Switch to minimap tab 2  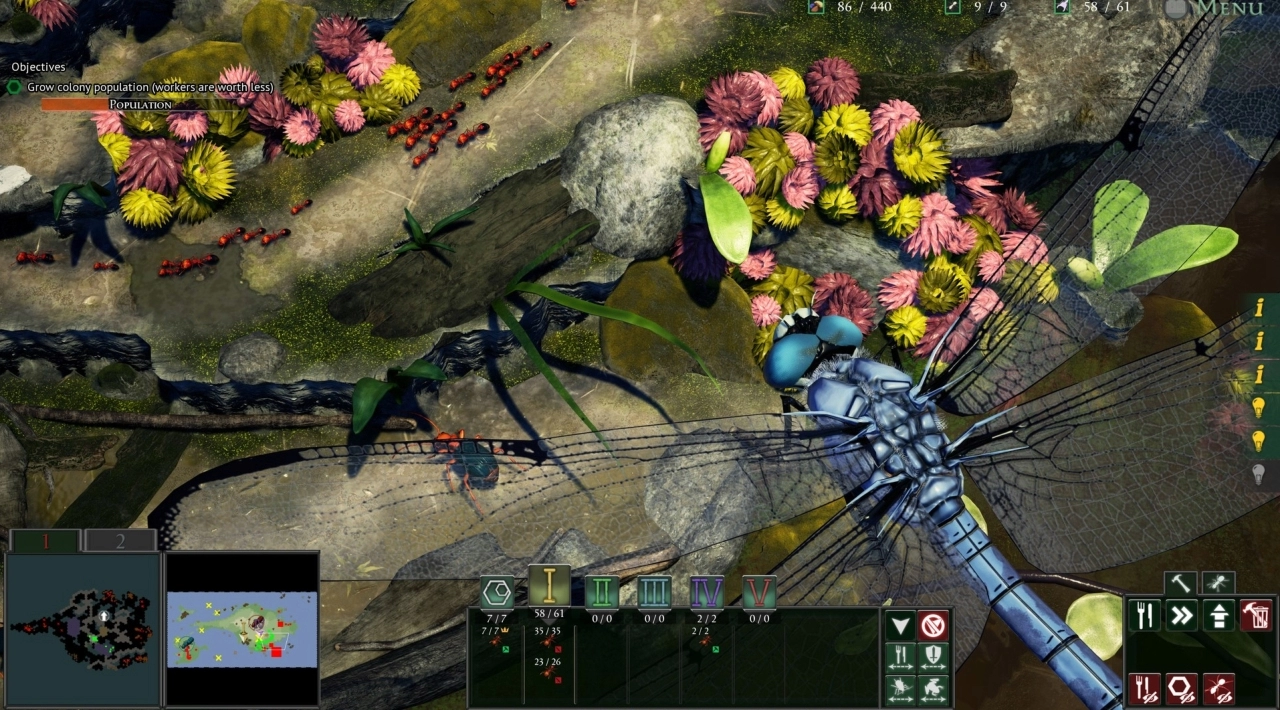120,541
